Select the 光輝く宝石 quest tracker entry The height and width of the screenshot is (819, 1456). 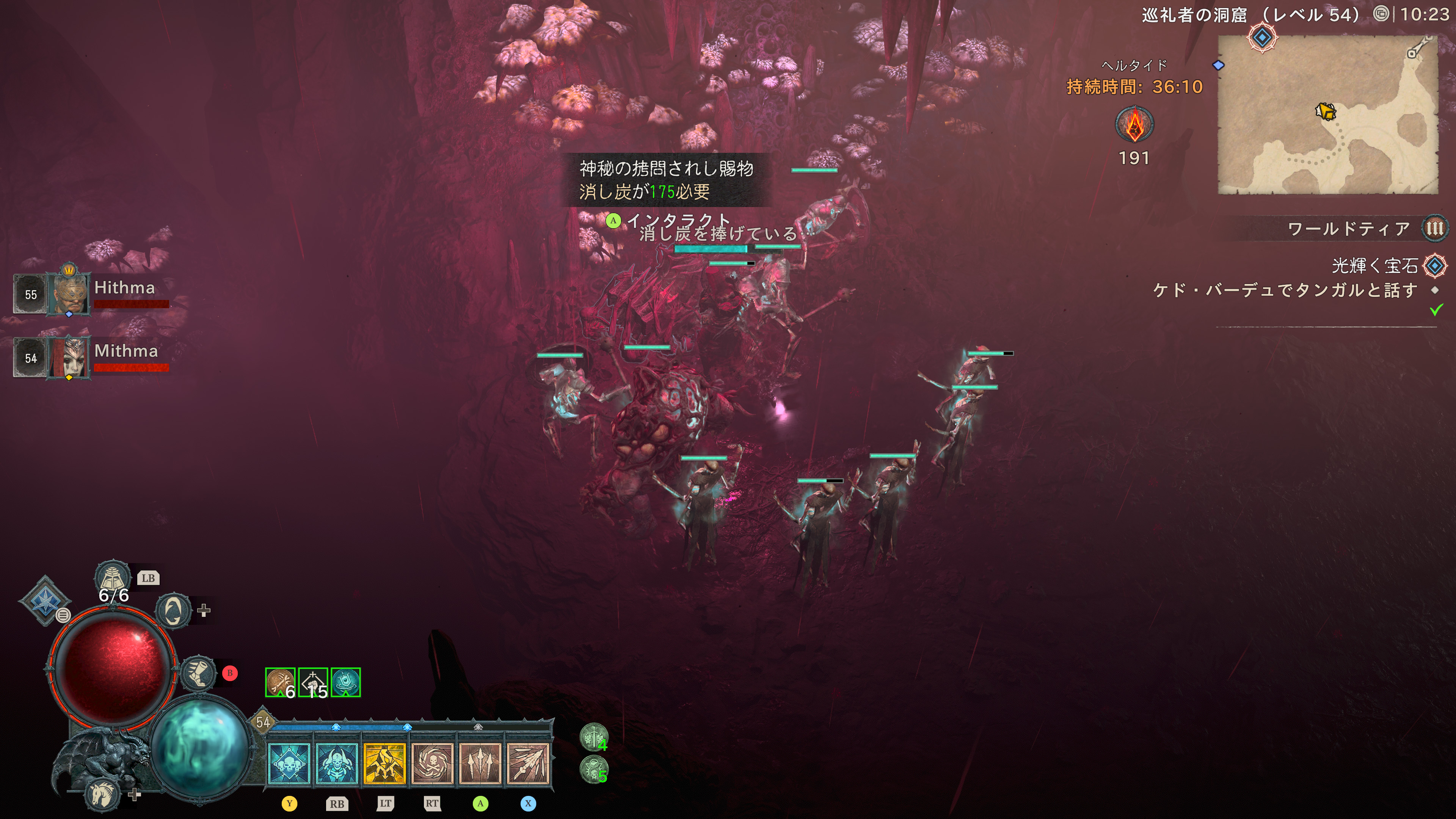click(1374, 266)
